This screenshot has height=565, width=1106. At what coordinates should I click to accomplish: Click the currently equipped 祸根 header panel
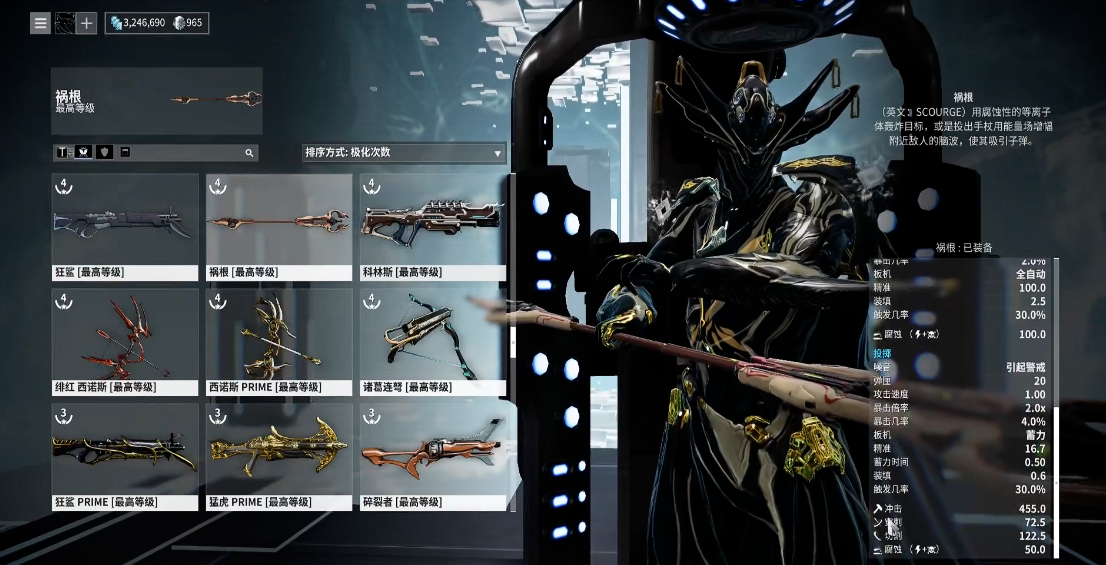pyautogui.click(x=157, y=101)
